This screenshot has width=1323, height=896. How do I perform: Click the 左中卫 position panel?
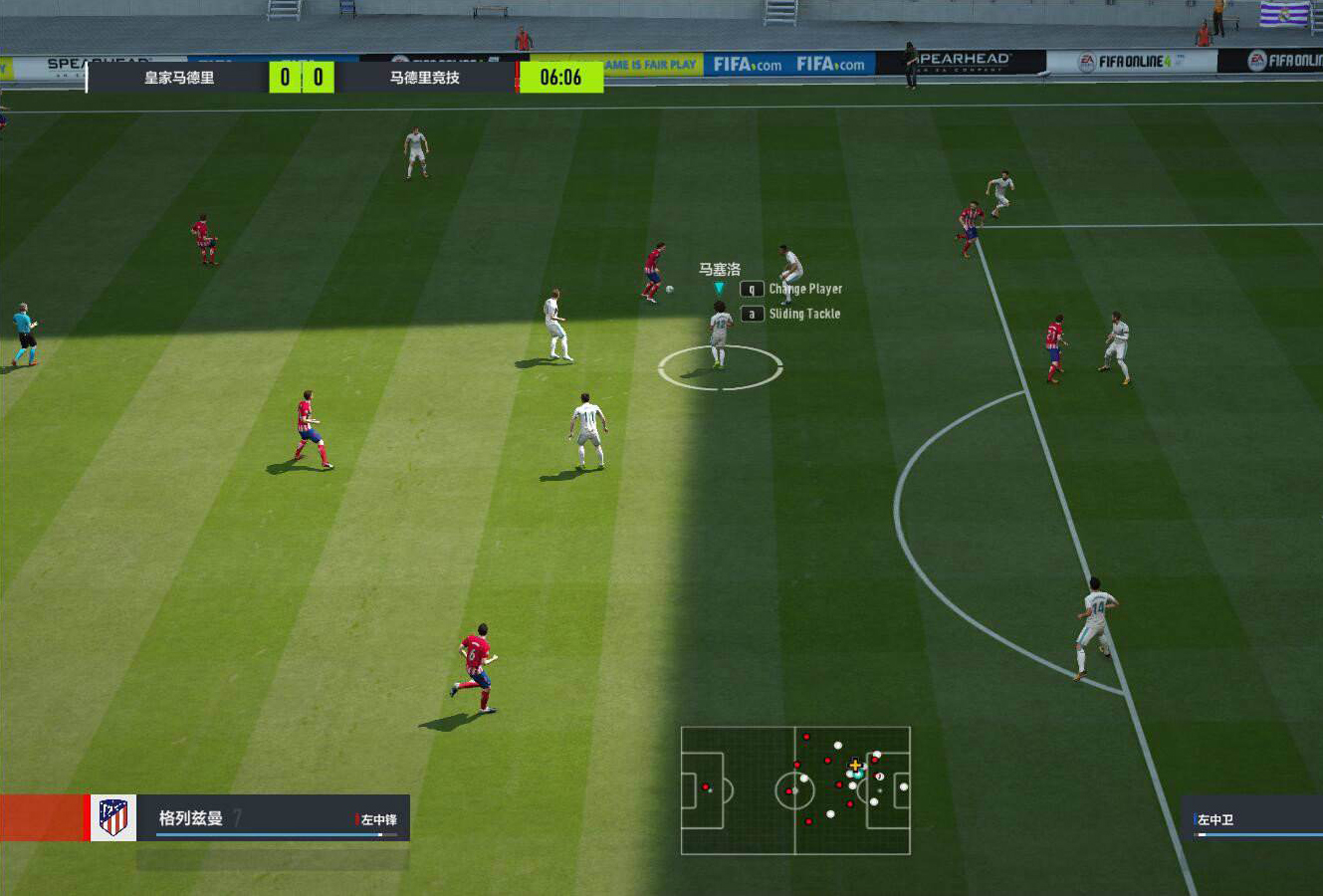(x=1252, y=819)
